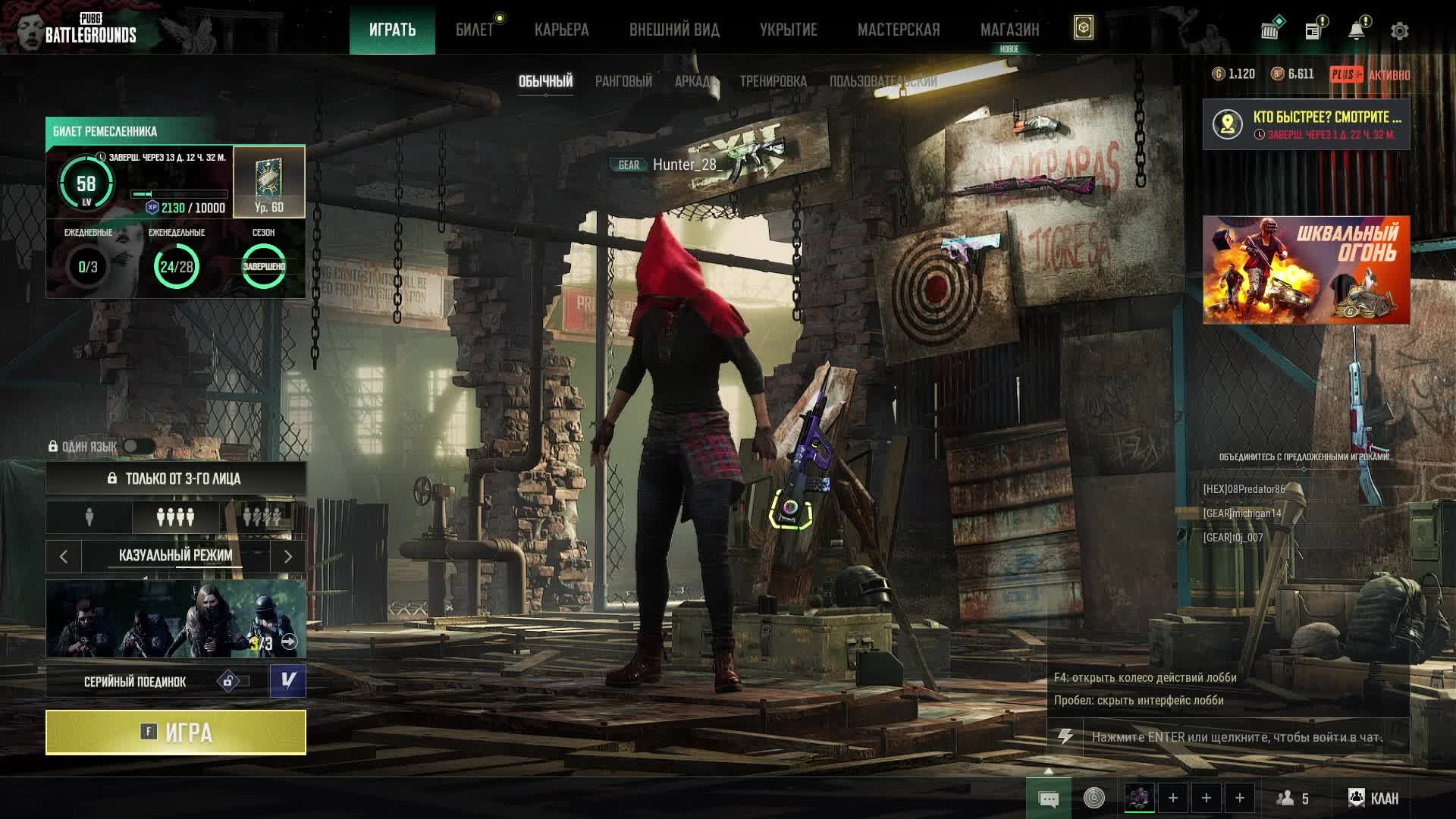Select the РАНГОВЫЙ match mode
The width and height of the screenshot is (1456, 819).
tap(623, 81)
